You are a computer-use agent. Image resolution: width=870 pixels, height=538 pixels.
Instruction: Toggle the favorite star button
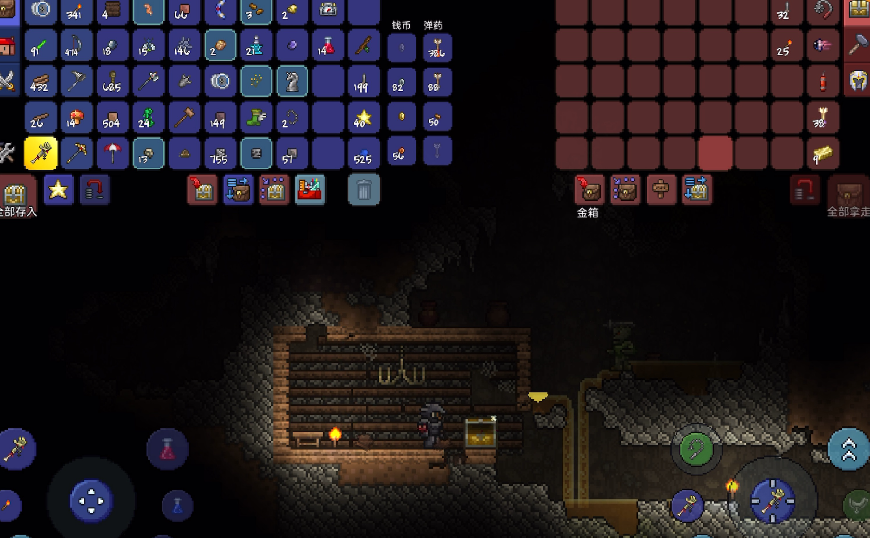coord(58,188)
